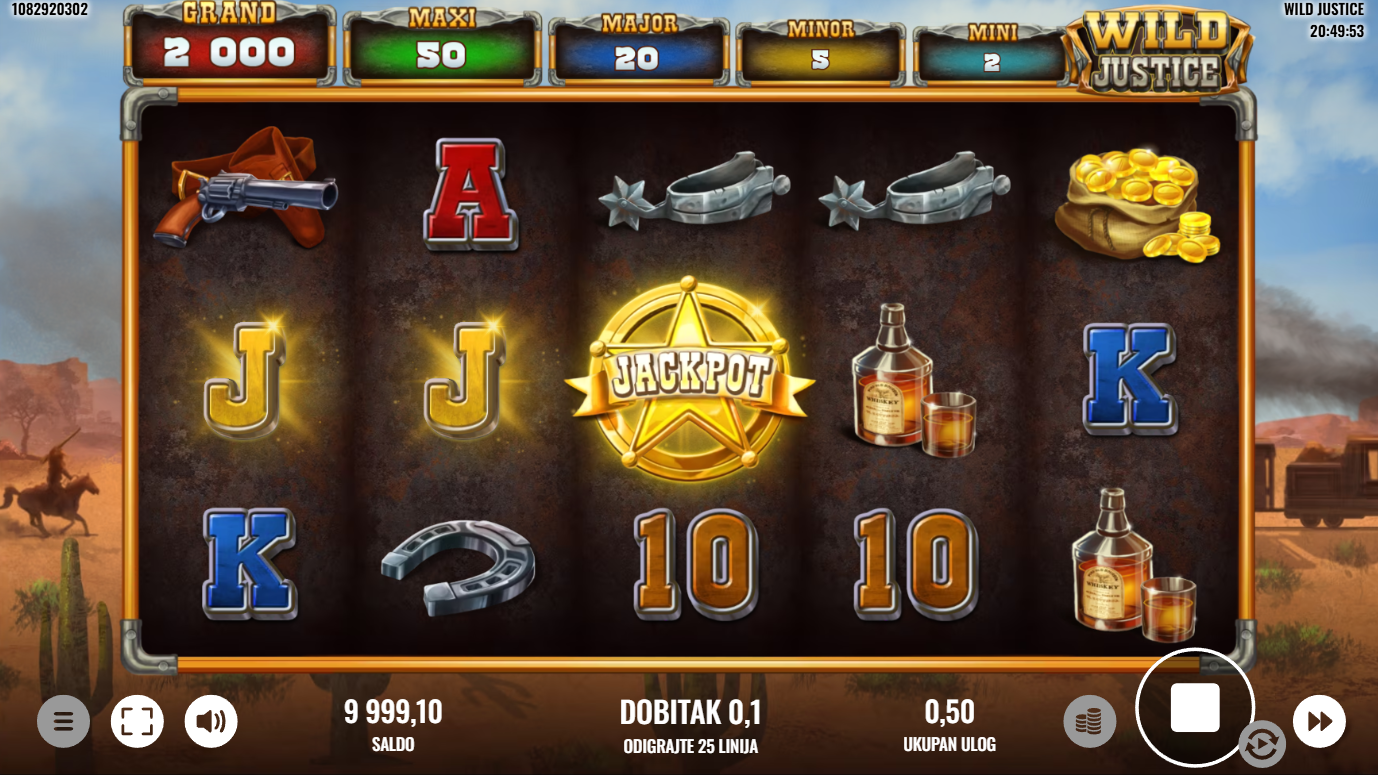Mute the game sound
1378x775 pixels.
(x=211, y=721)
